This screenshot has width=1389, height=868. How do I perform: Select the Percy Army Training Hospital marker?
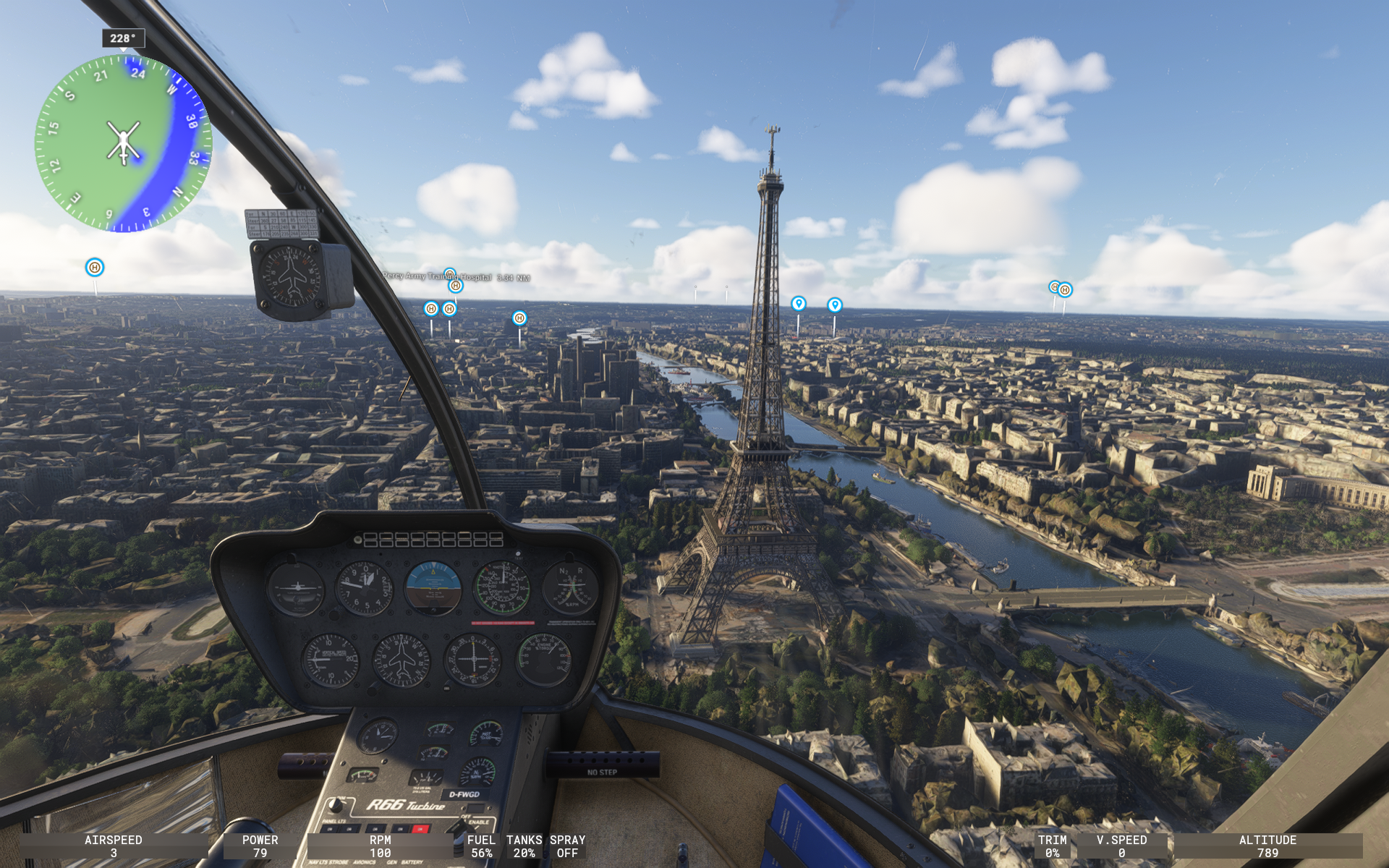(x=450, y=275)
